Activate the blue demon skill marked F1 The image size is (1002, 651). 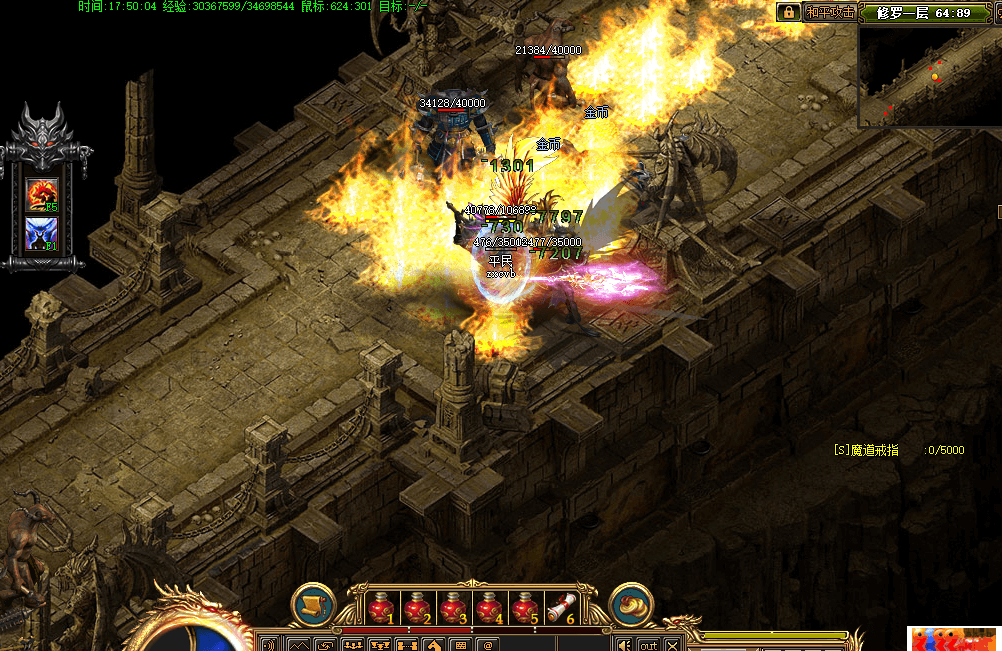(42, 234)
